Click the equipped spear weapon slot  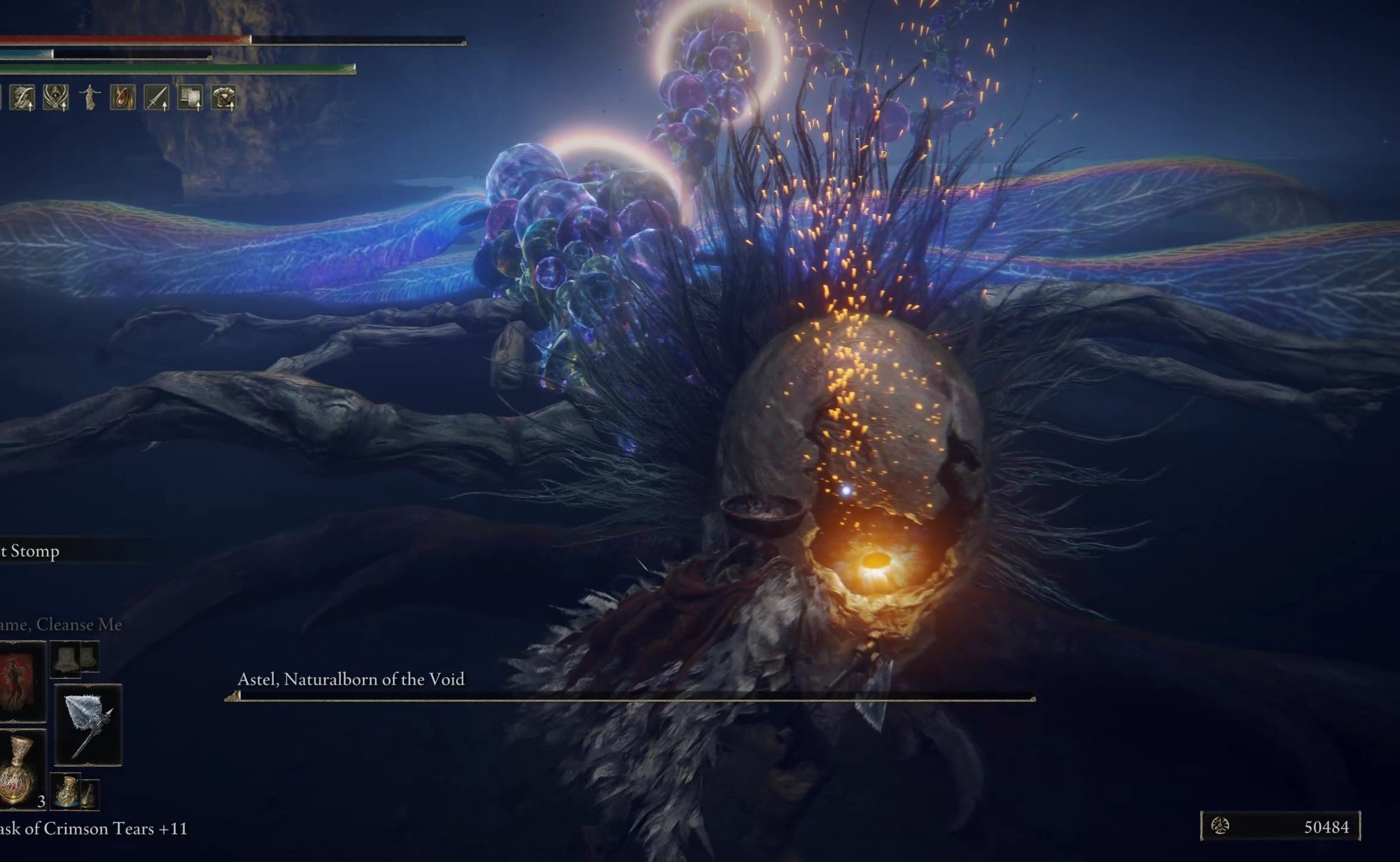click(x=88, y=723)
